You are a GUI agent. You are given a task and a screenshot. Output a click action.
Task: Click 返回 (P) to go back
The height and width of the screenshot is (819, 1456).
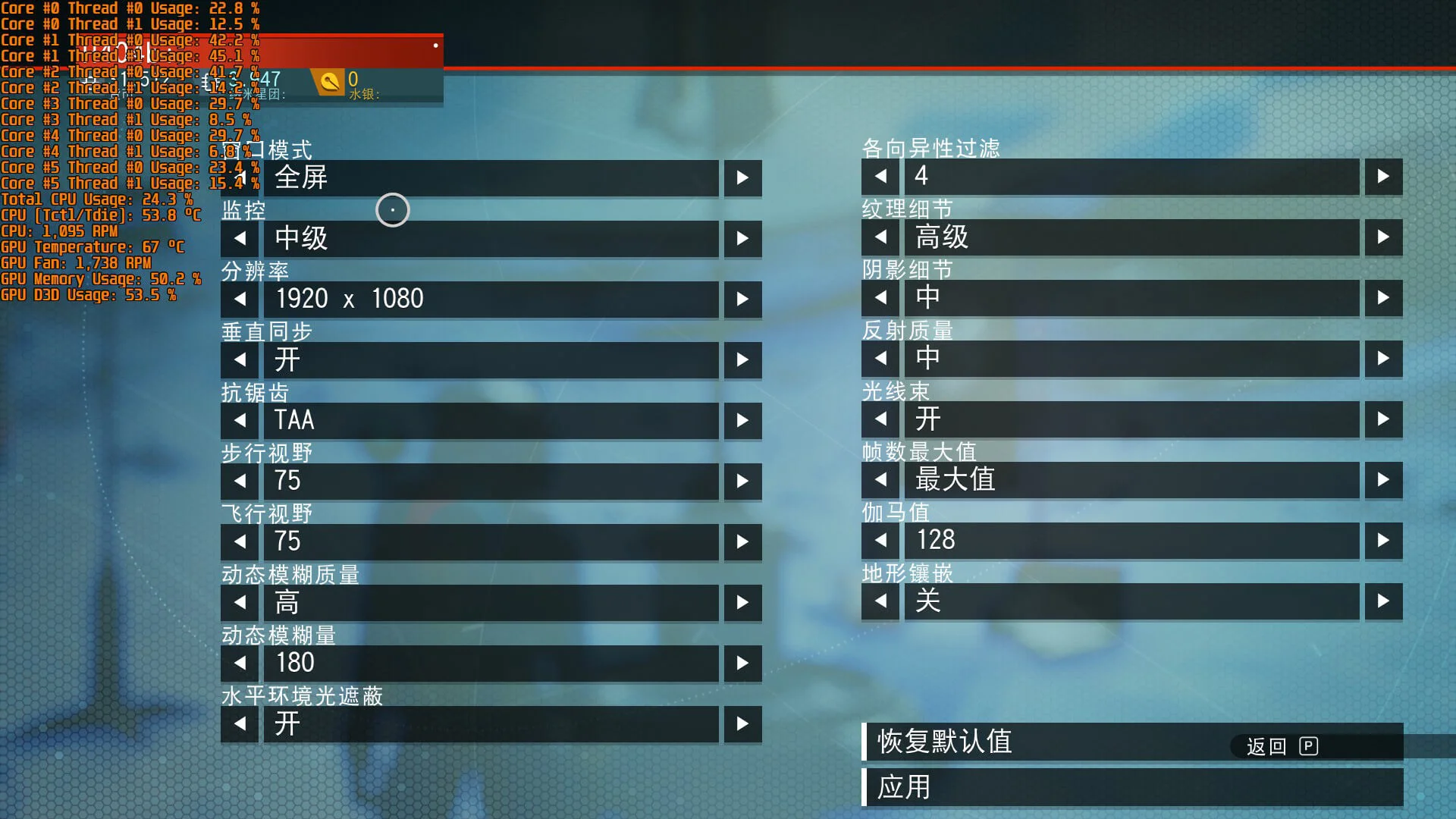[x=1282, y=747]
